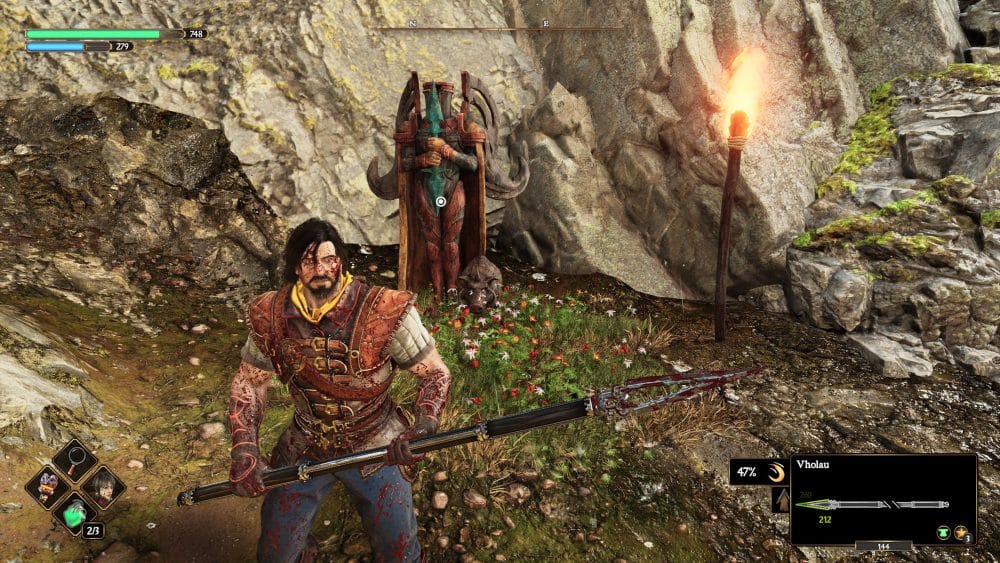
Task: Click the green anvil icon
Action: tap(942, 533)
